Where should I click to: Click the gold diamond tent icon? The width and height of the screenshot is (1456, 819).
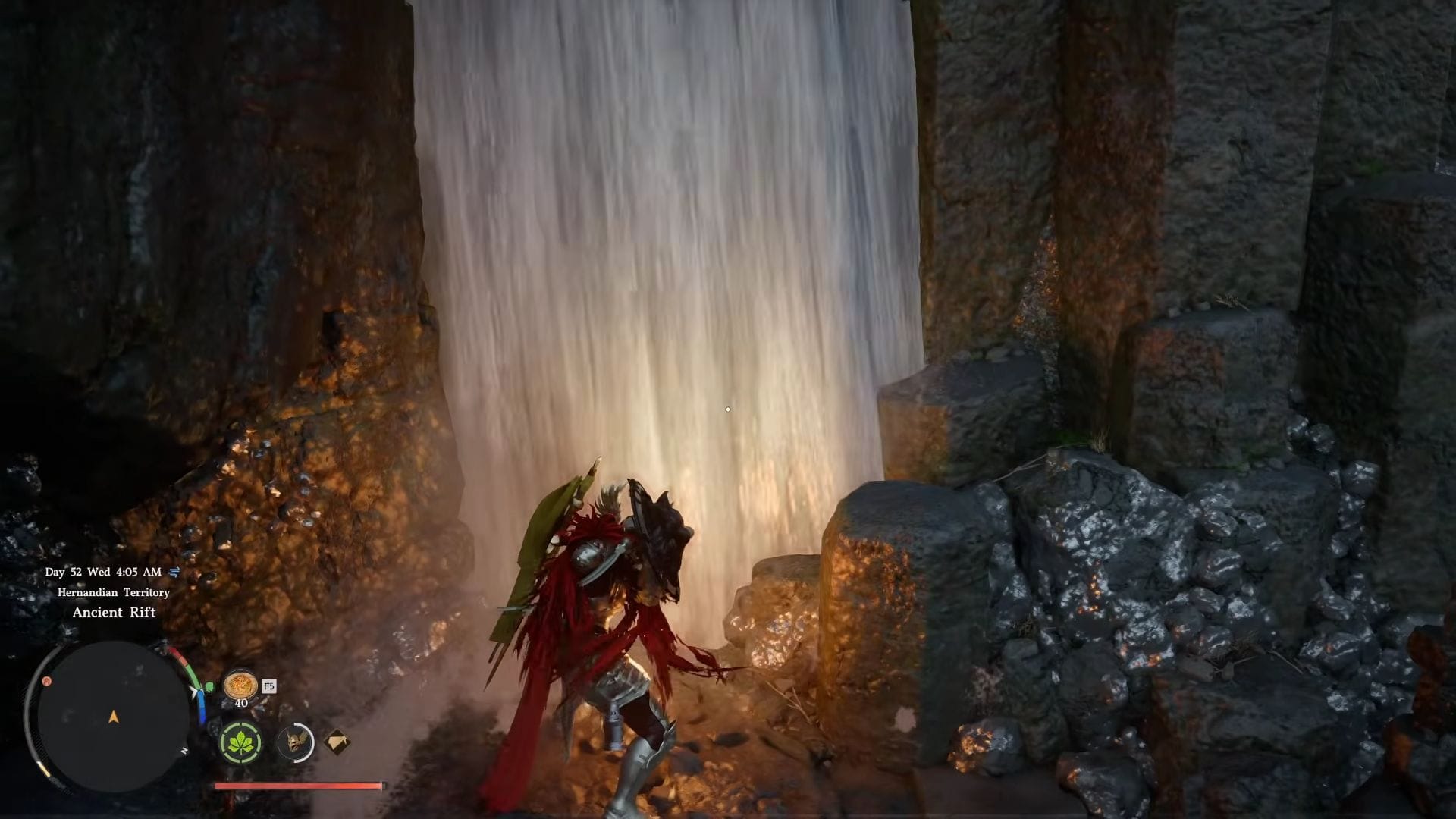[x=337, y=742]
